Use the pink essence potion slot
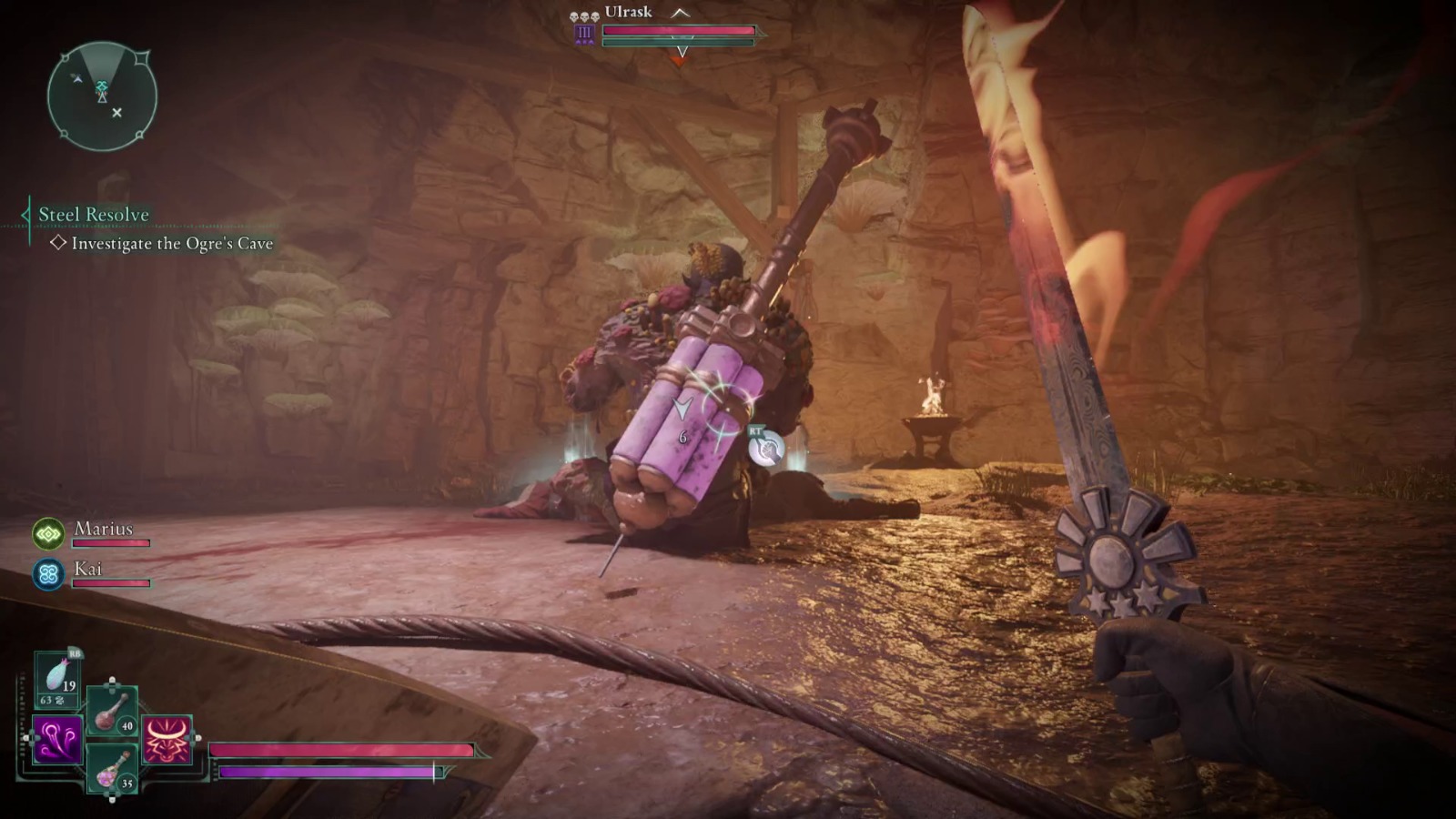The height and width of the screenshot is (819, 1456). pyautogui.click(x=112, y=769)
